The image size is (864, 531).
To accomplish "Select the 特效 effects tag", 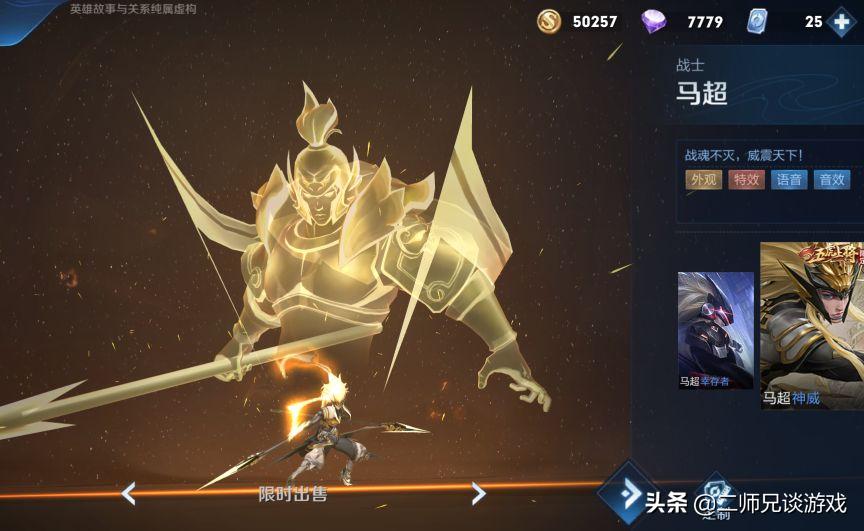I will 746,180.
